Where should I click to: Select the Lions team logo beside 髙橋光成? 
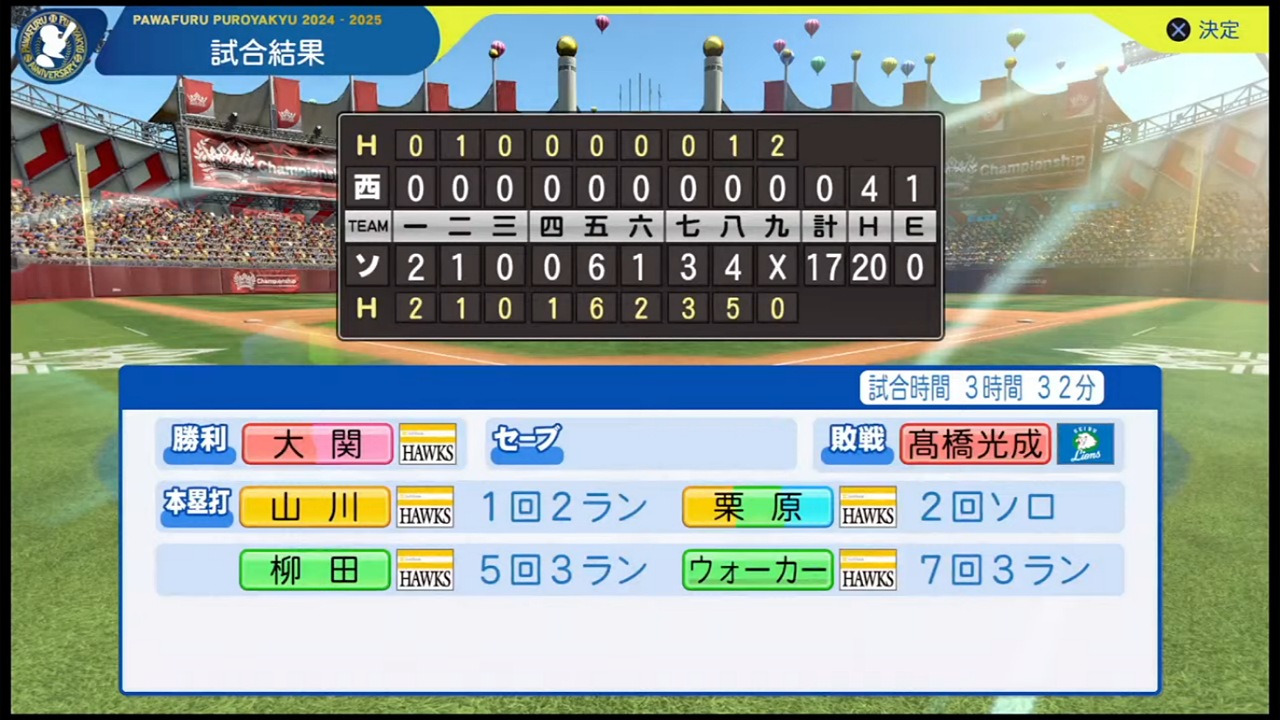coord(1087,443)
